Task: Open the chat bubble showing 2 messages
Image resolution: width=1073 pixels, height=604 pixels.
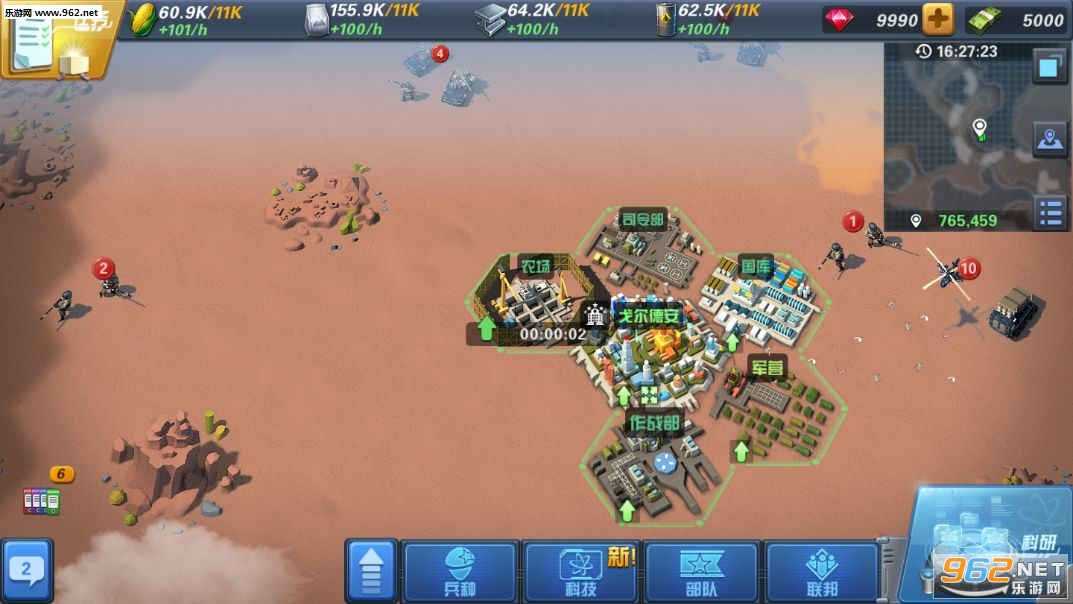Action: tap(27, 571)
